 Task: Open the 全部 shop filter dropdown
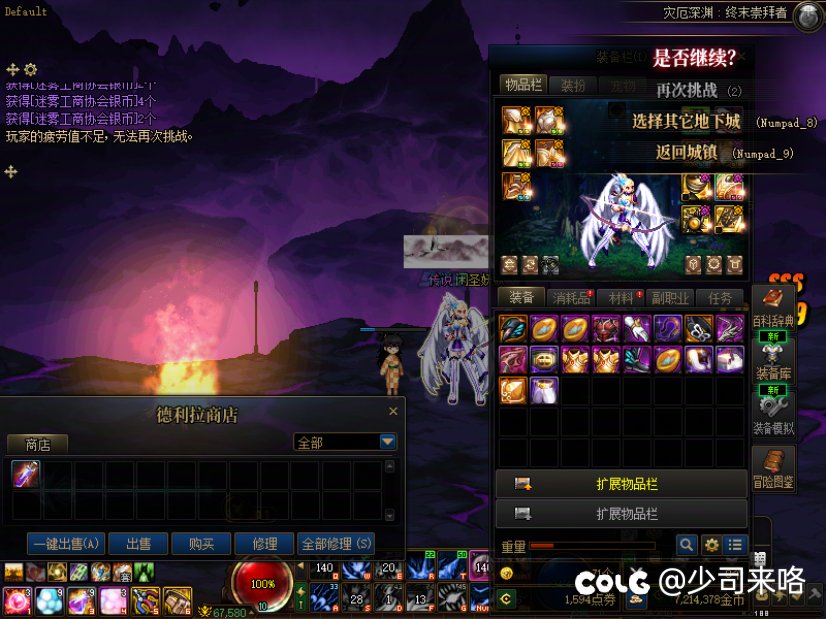388,442
